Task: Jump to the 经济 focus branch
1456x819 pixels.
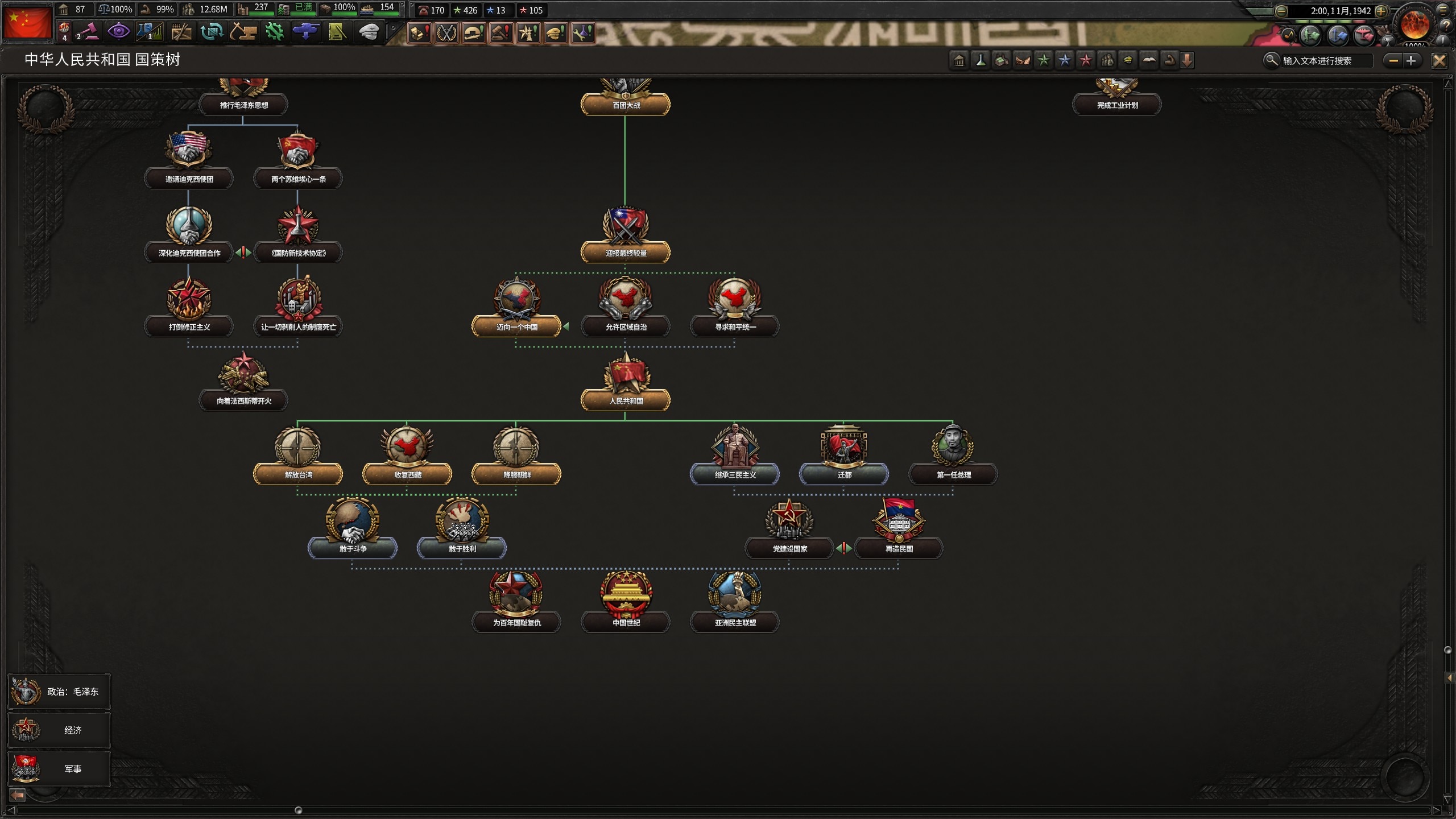Action: coord(59,730)
